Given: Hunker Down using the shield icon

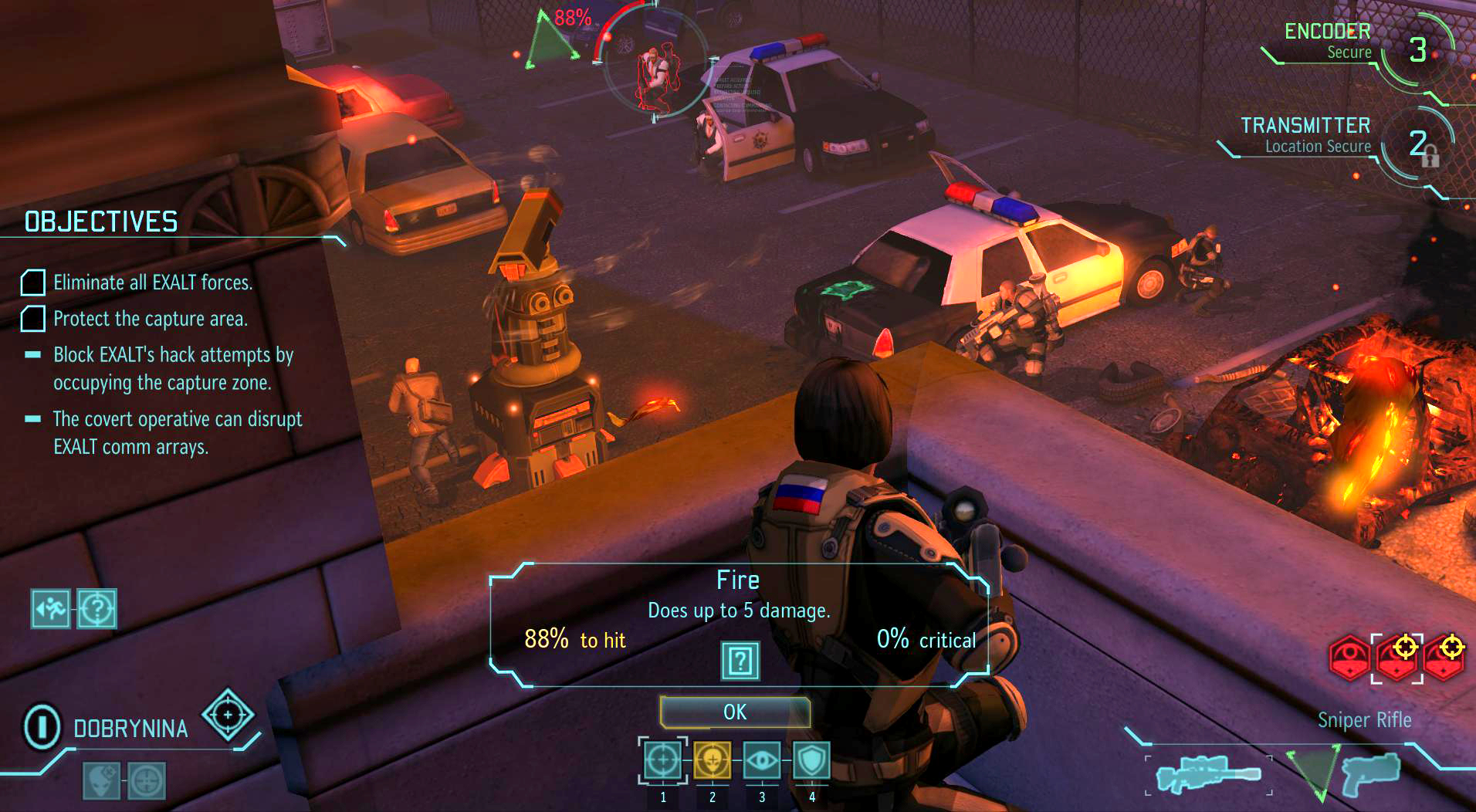Looking at the screenshot, I should 812,760.
